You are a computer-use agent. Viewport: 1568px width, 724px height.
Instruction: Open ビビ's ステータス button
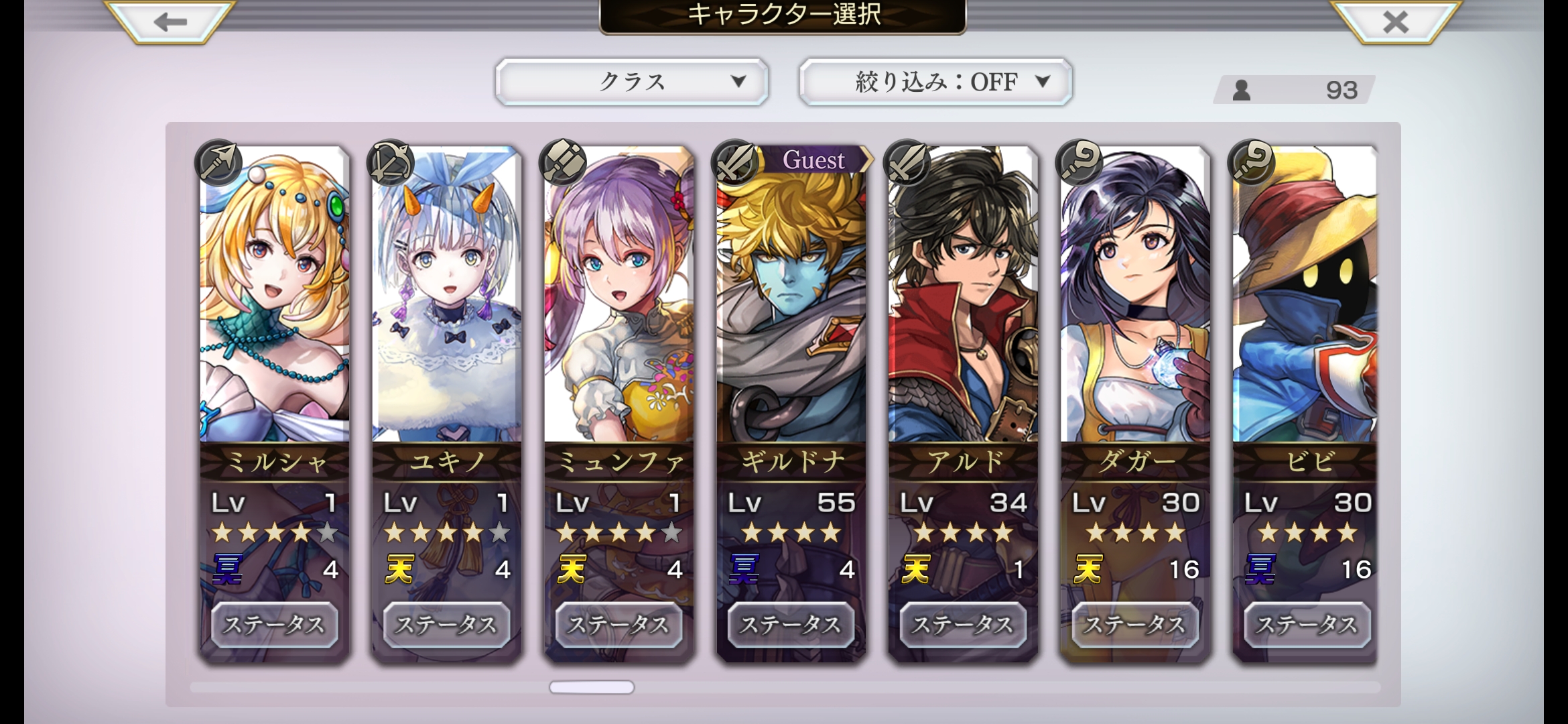point(1307,625)
